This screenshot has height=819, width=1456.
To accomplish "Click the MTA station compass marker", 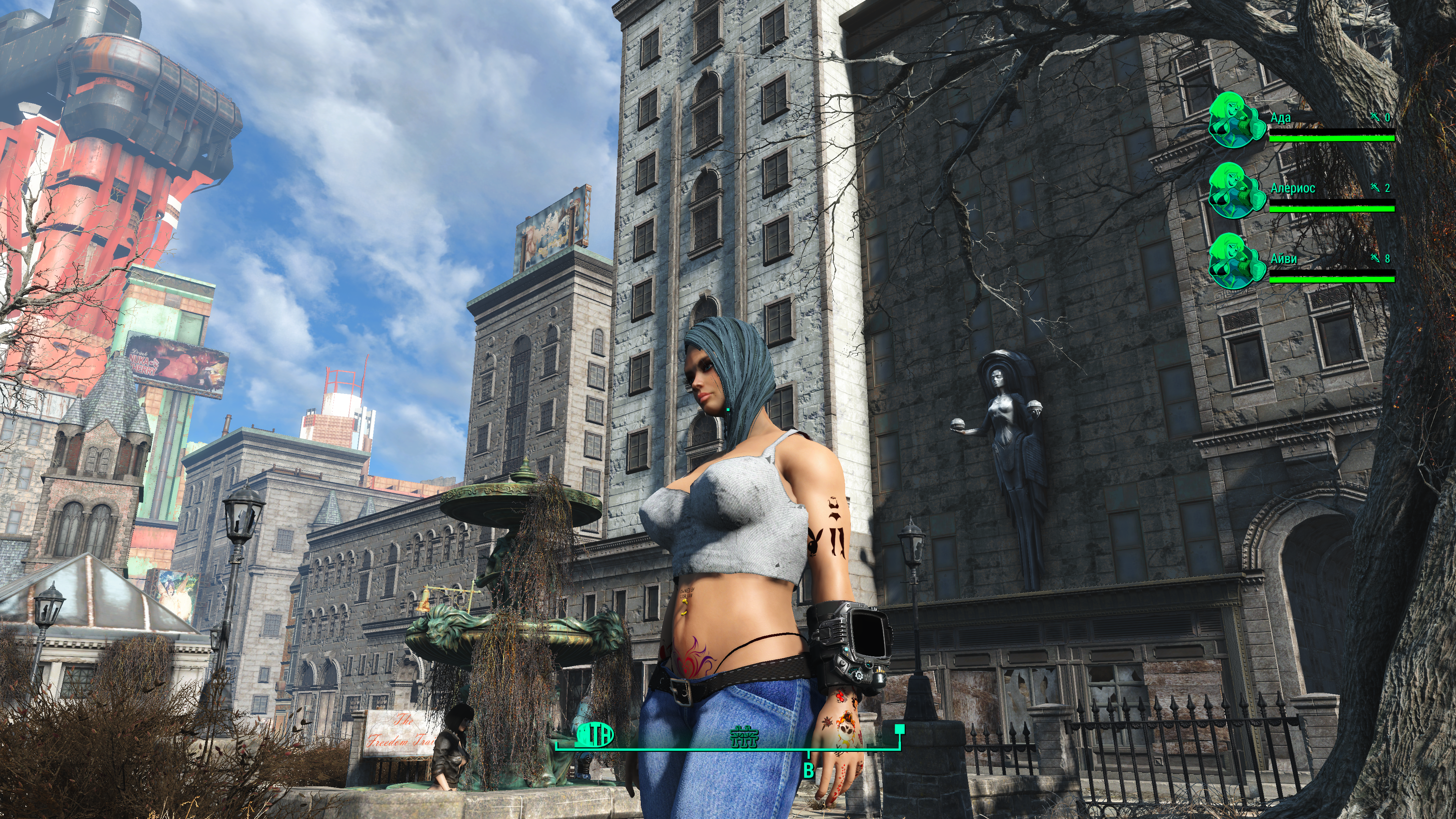I will [595, 735].
